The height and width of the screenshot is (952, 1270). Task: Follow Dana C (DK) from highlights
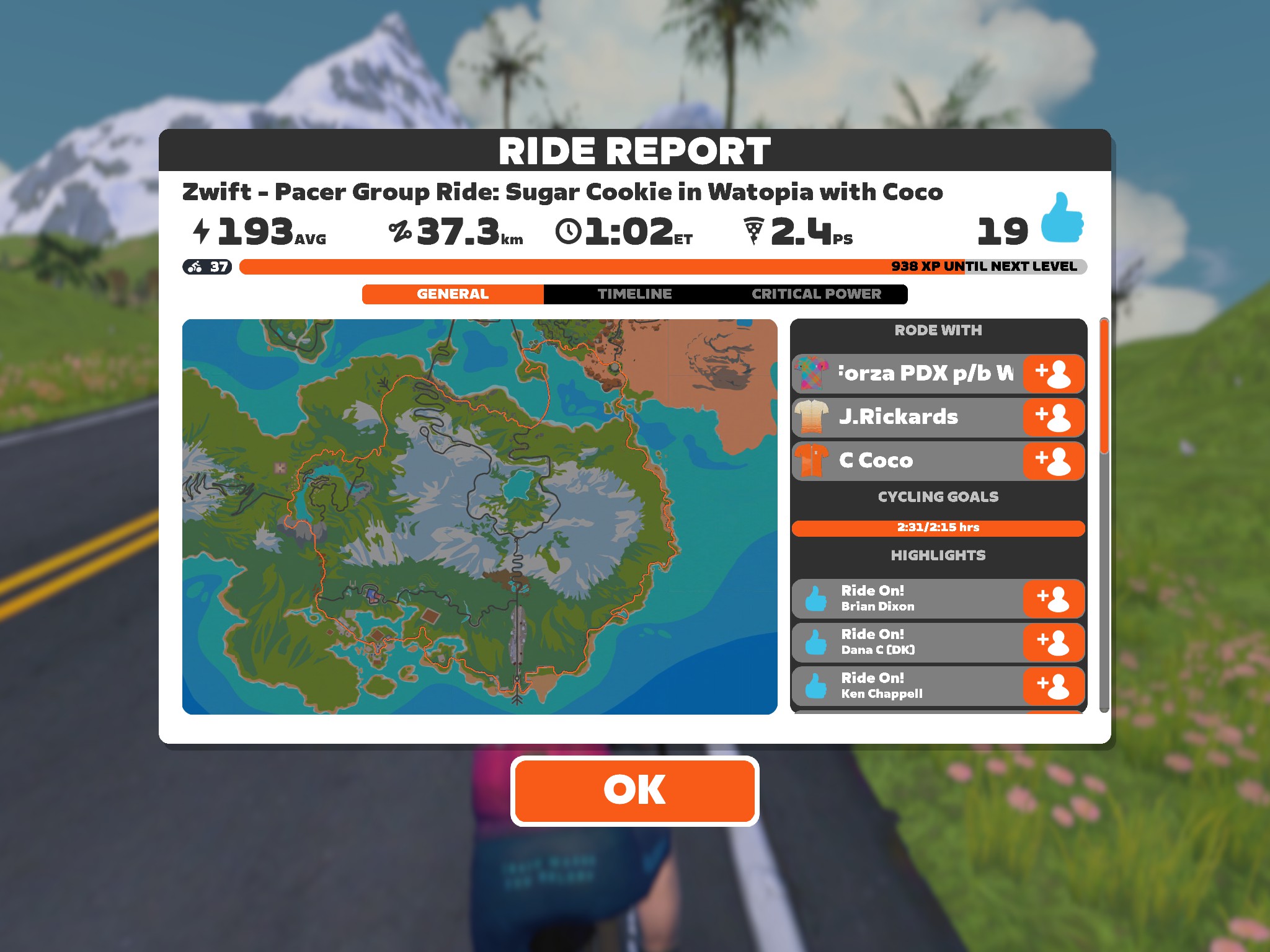(1053, 642)
